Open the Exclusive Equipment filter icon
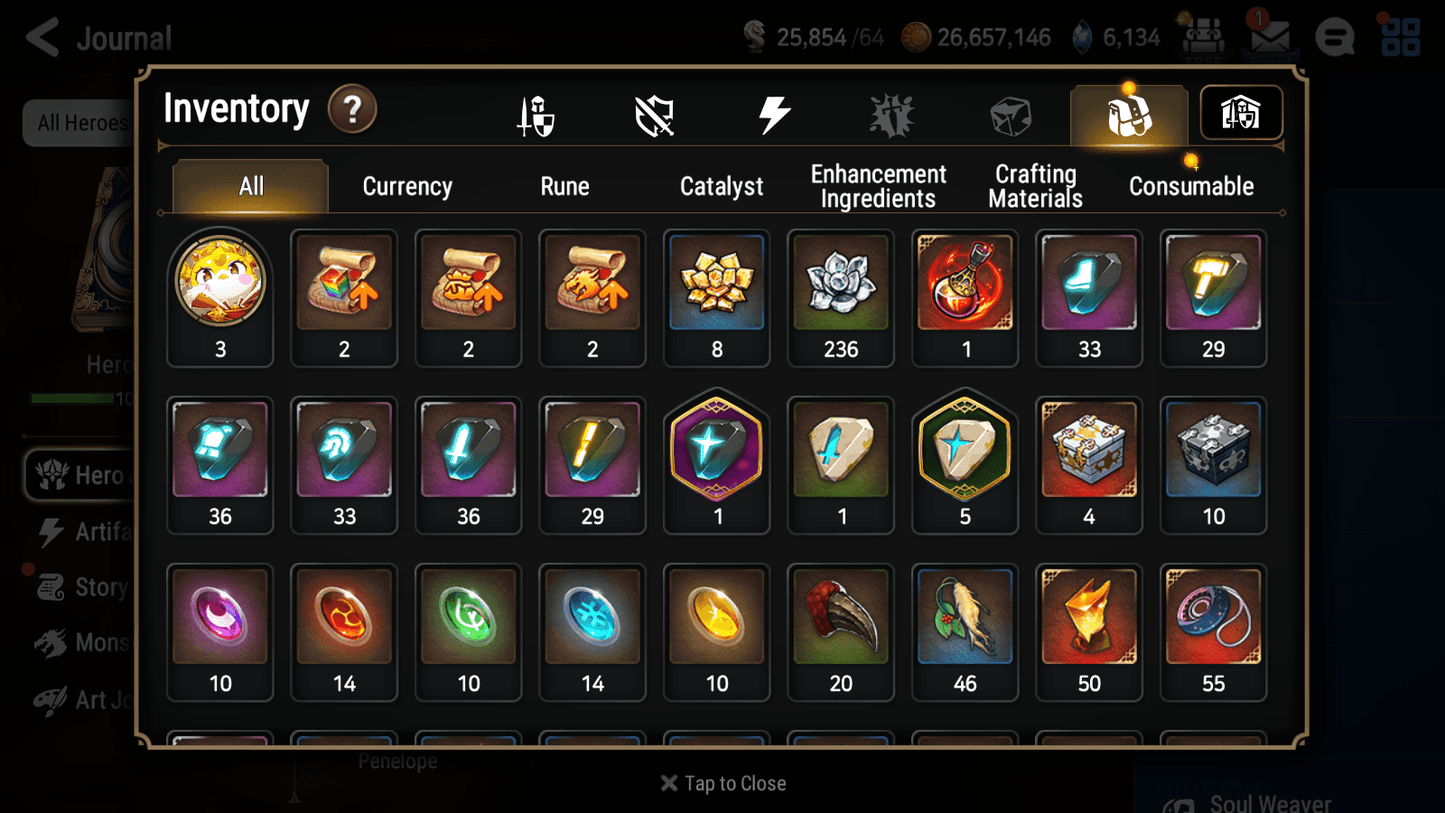Screen dimensions: 1445x813 (x=653, y=114)
